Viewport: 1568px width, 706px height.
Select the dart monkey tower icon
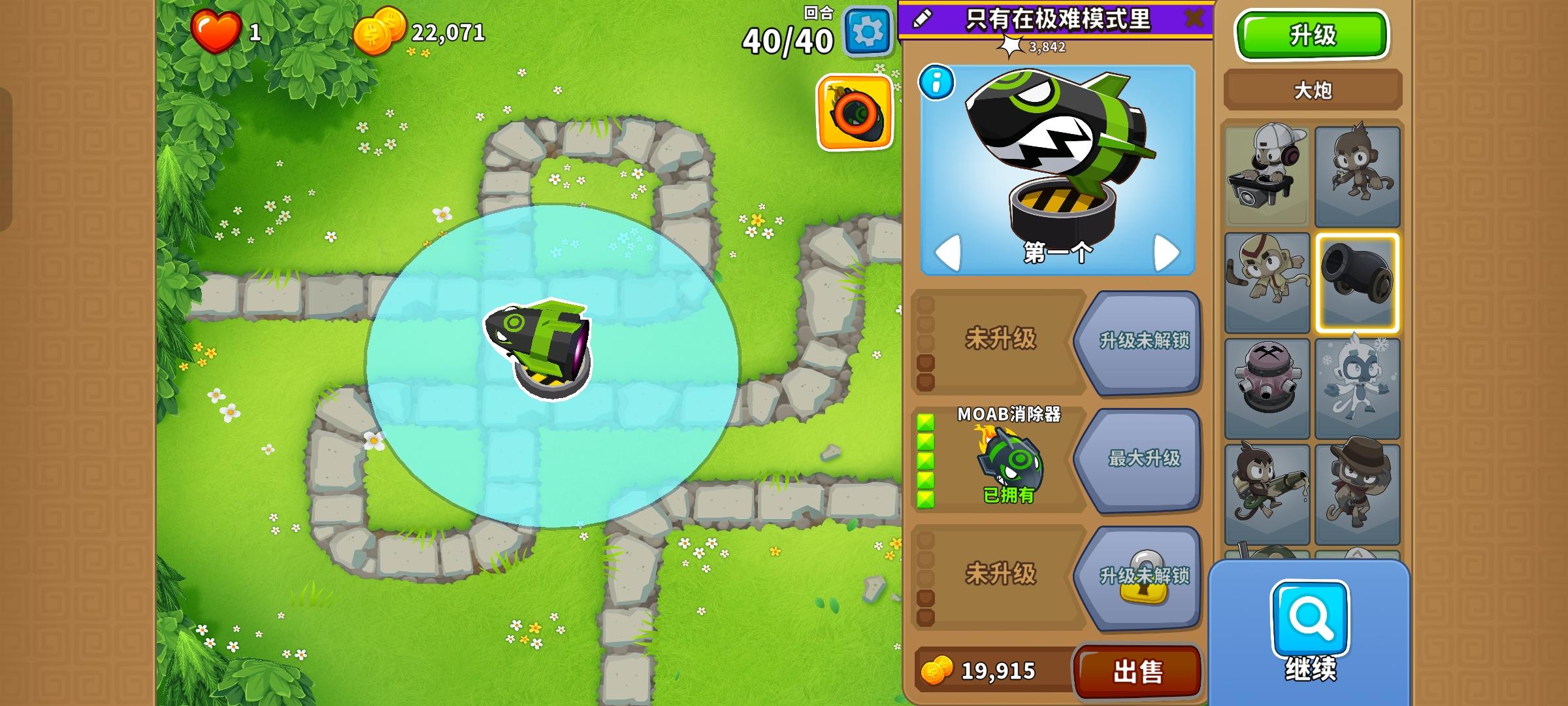click(x=1358, y=176)
